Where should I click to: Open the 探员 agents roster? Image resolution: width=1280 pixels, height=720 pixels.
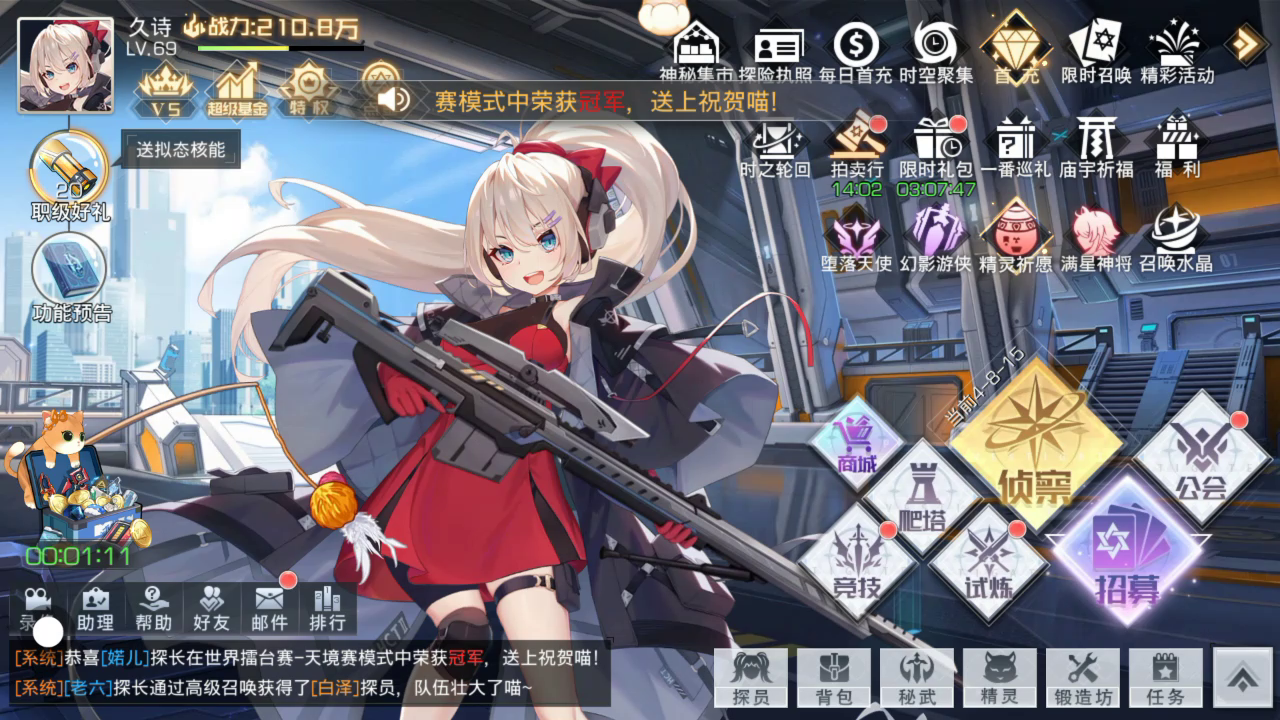coord(751,677)
